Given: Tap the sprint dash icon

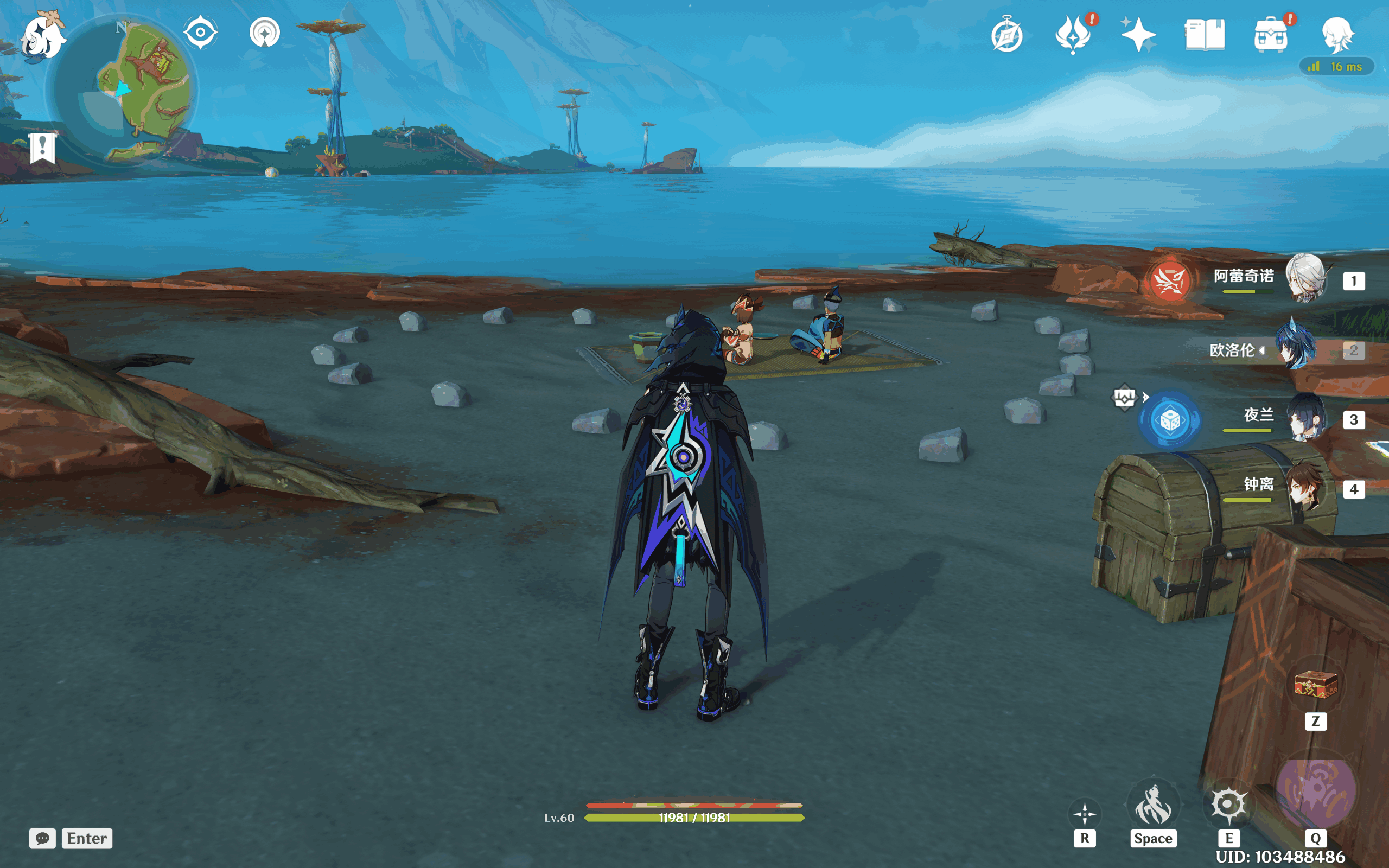Looking at the screenshot, I should point(1153,803).
